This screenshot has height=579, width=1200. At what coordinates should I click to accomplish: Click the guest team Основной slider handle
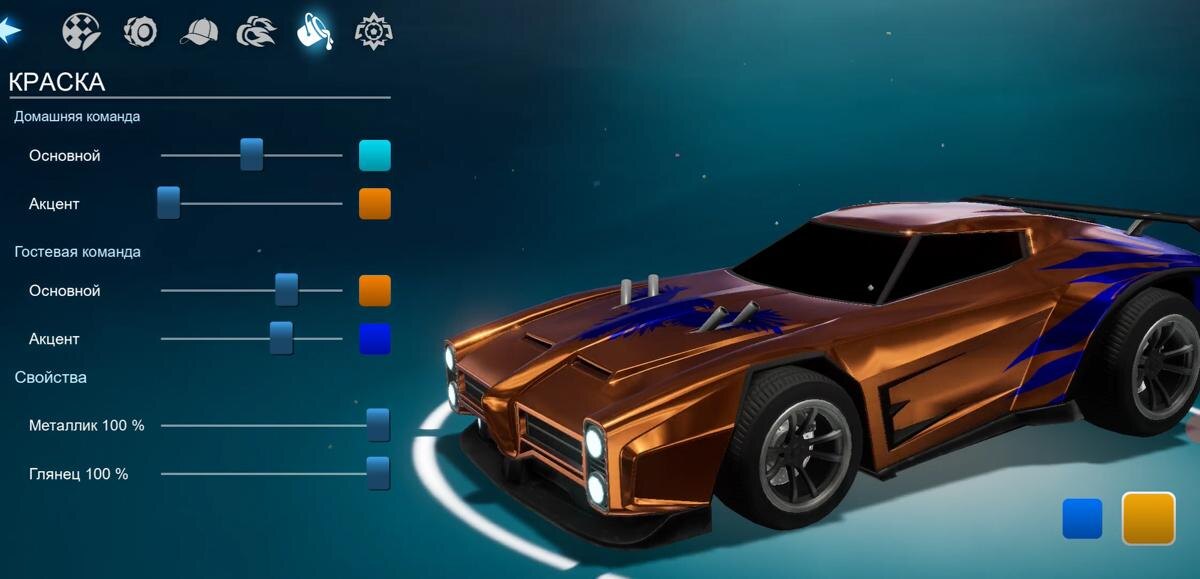coord(287,290)
